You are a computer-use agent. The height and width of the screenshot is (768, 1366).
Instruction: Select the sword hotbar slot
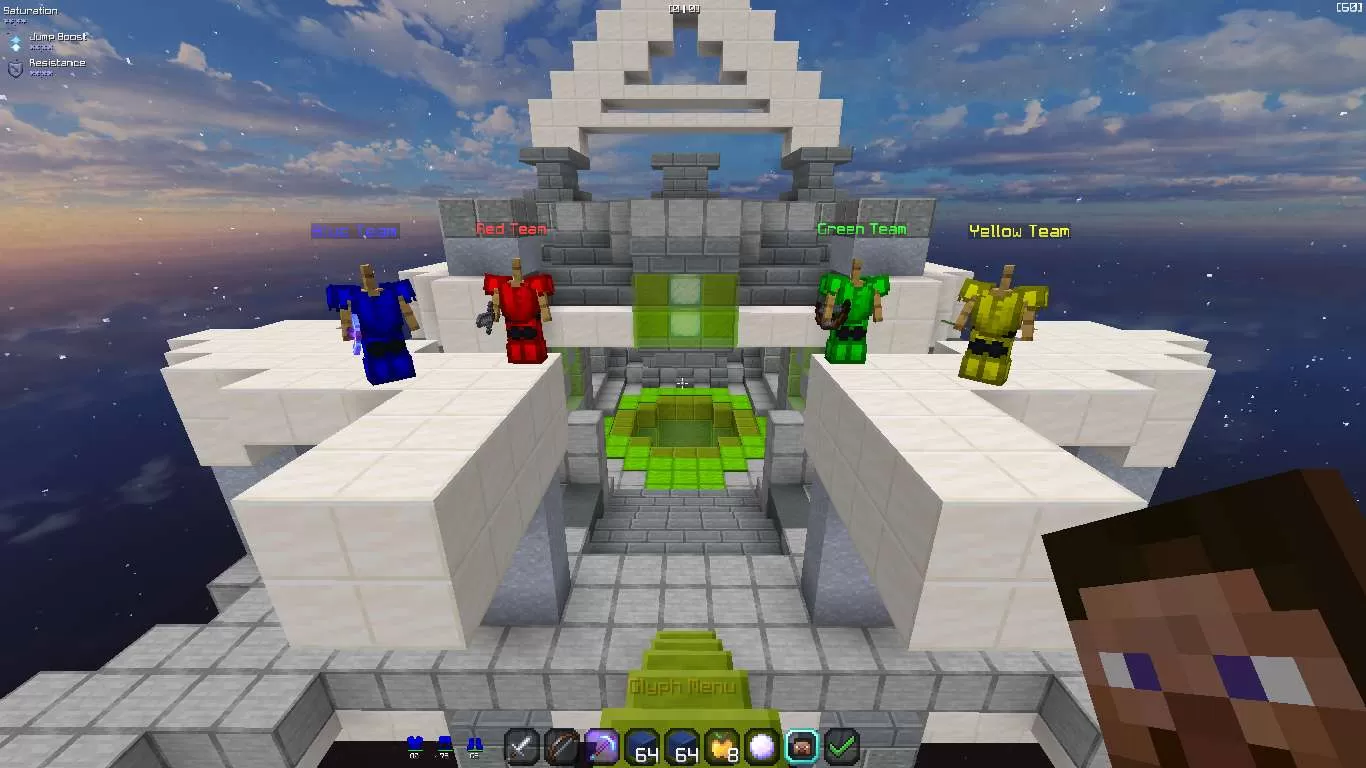[x=522, y=746]
